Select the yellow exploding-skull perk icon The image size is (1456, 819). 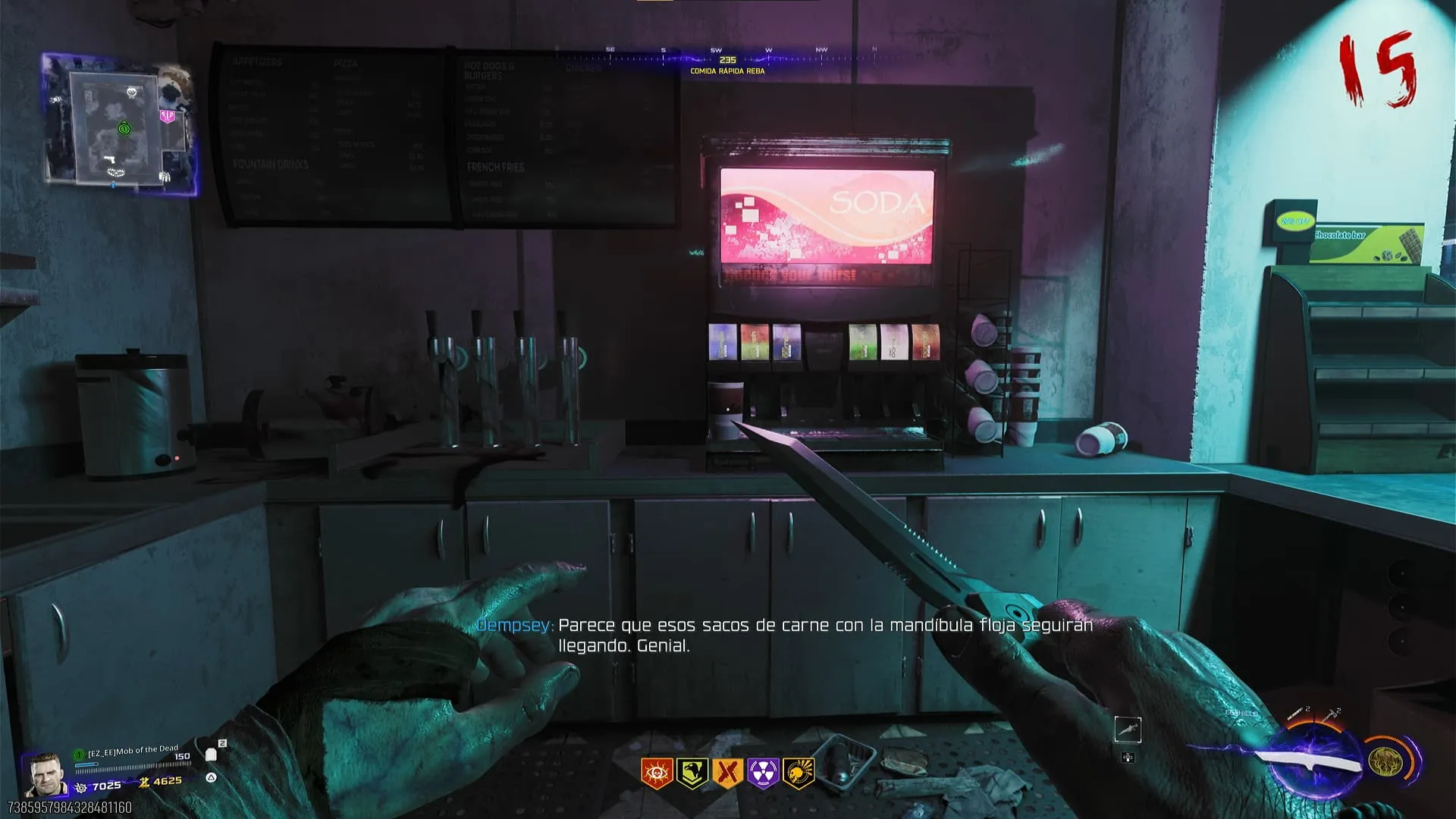click(x=799, y=773)
